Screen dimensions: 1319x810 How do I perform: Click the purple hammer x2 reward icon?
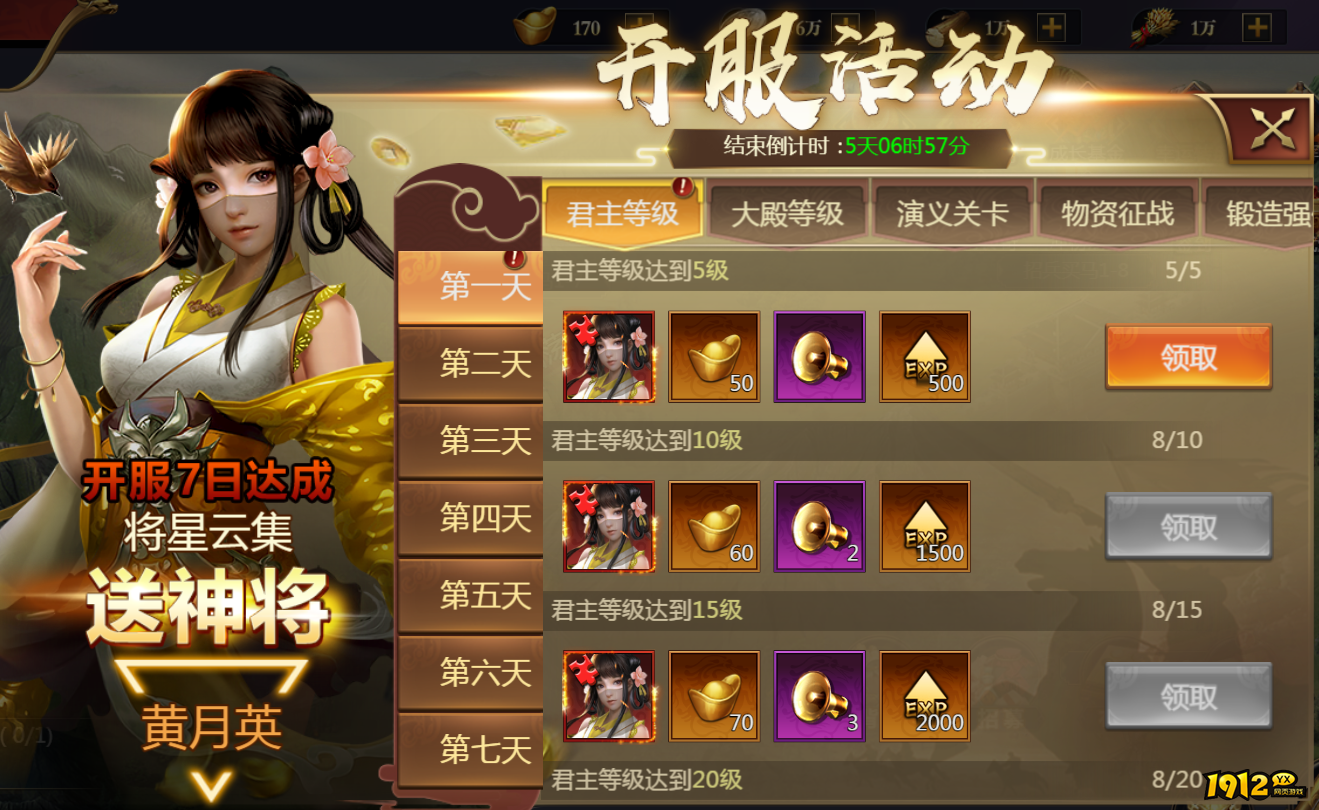[819, 527]
